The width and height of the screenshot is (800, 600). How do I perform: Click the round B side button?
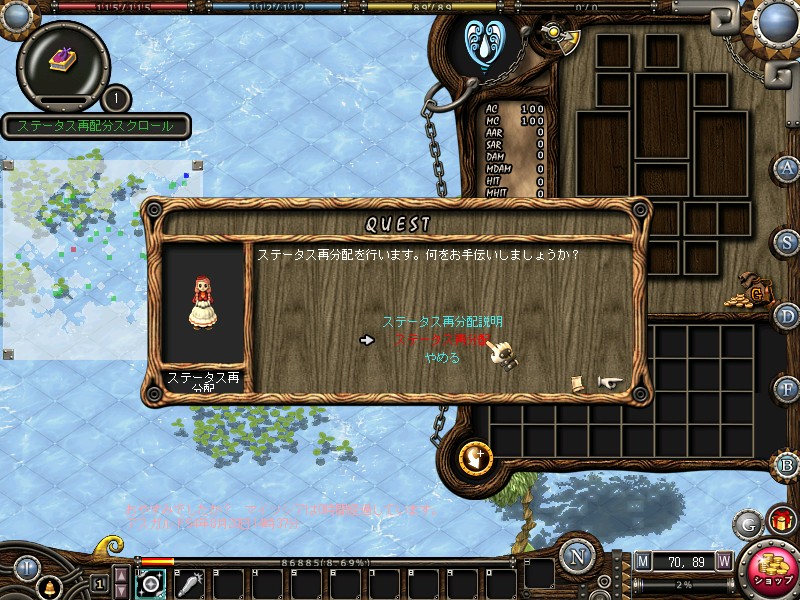coord(788,465)
